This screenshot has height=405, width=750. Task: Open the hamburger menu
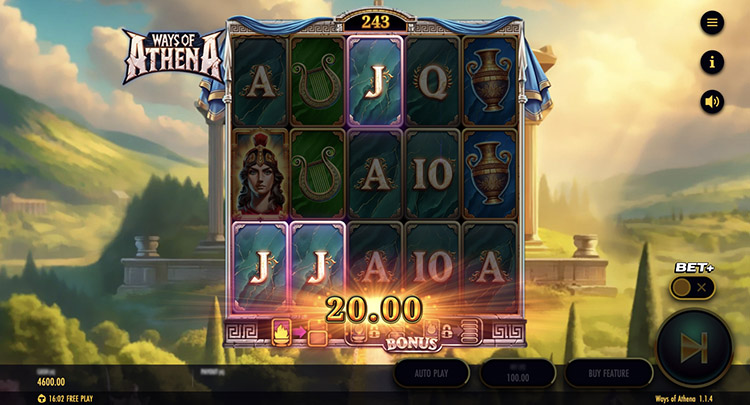click(712, 22)
